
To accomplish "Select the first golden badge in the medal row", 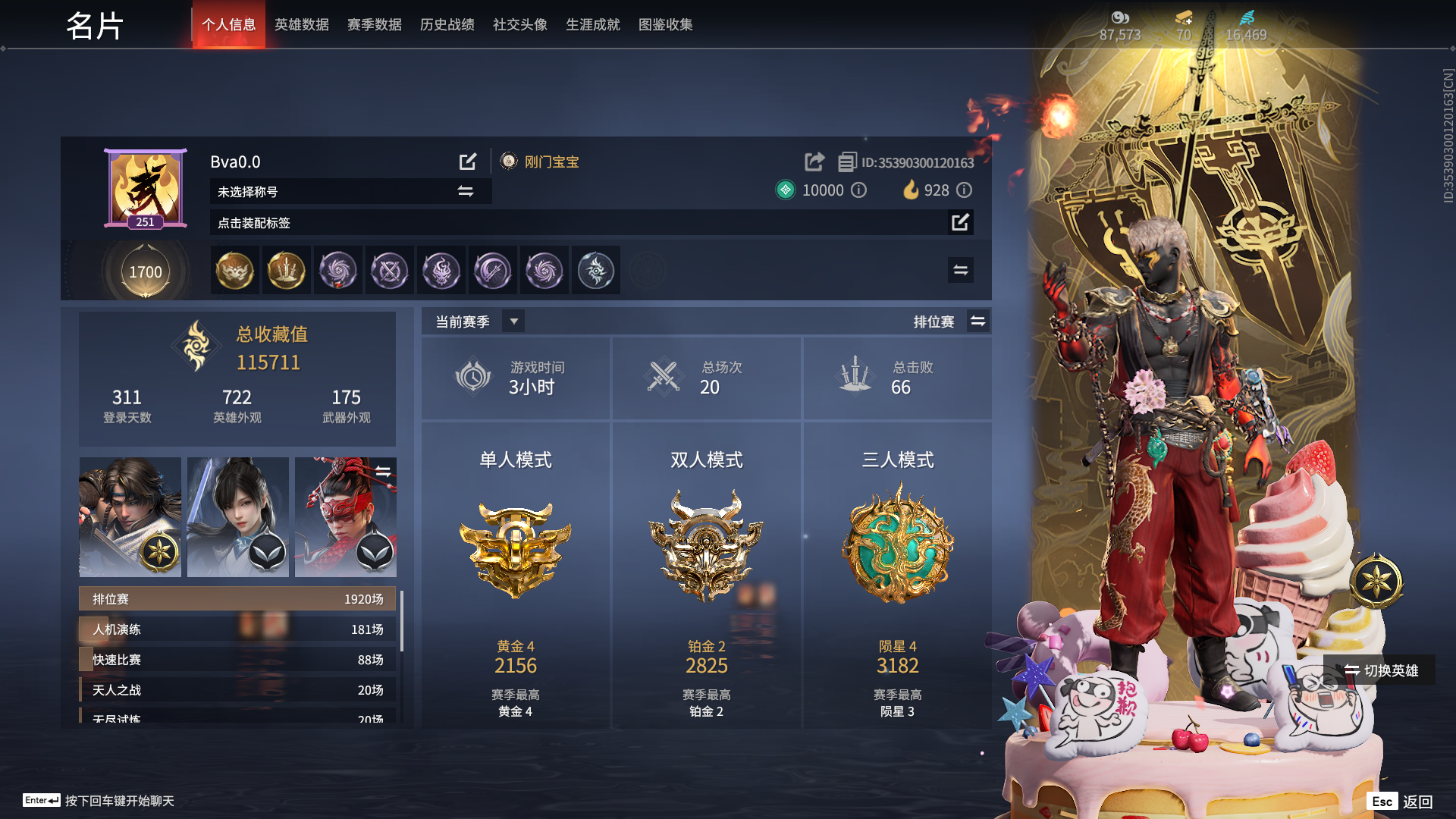I will click(236, 270).
